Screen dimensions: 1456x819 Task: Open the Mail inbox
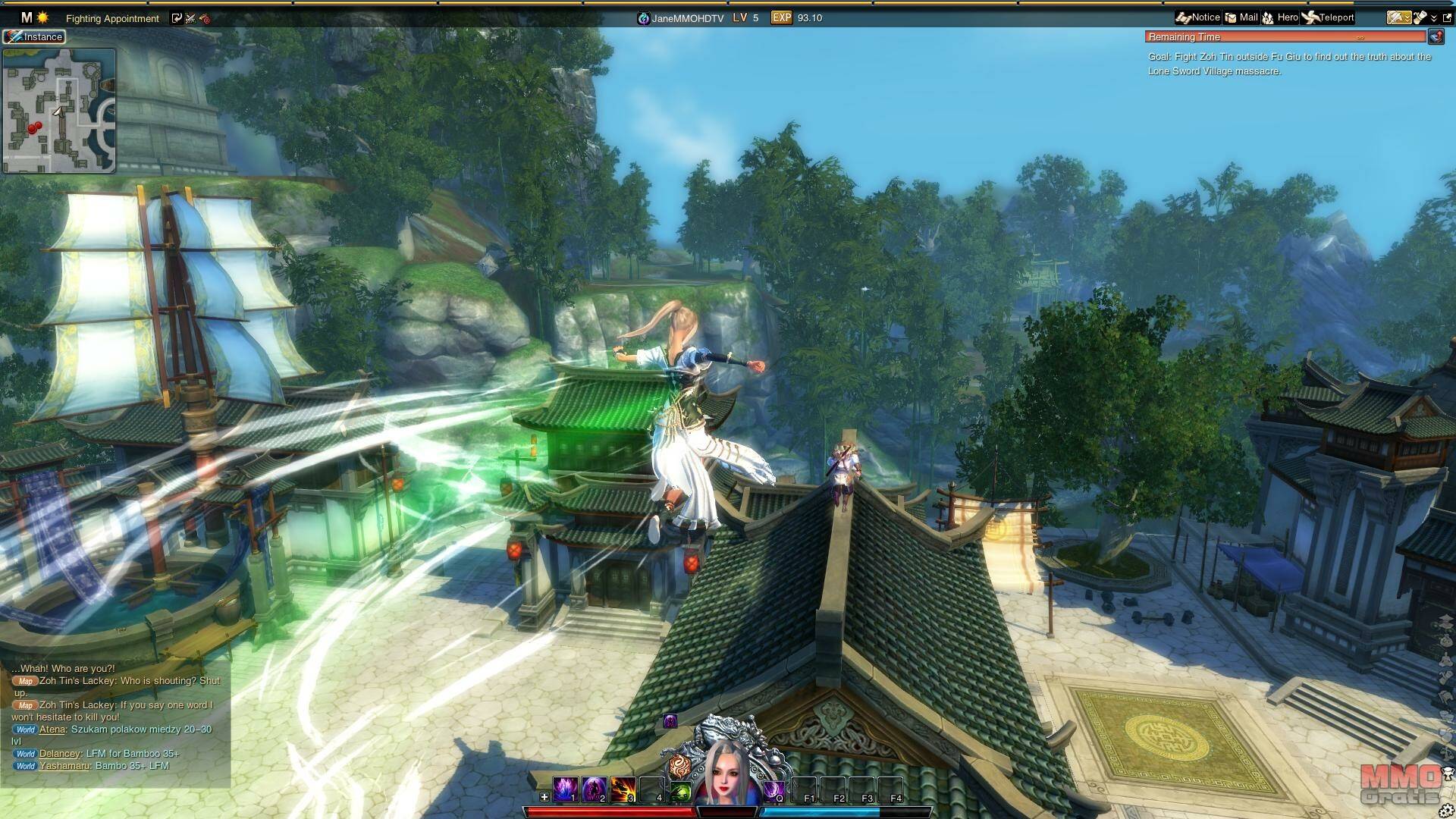click(x=1241, y=17)
